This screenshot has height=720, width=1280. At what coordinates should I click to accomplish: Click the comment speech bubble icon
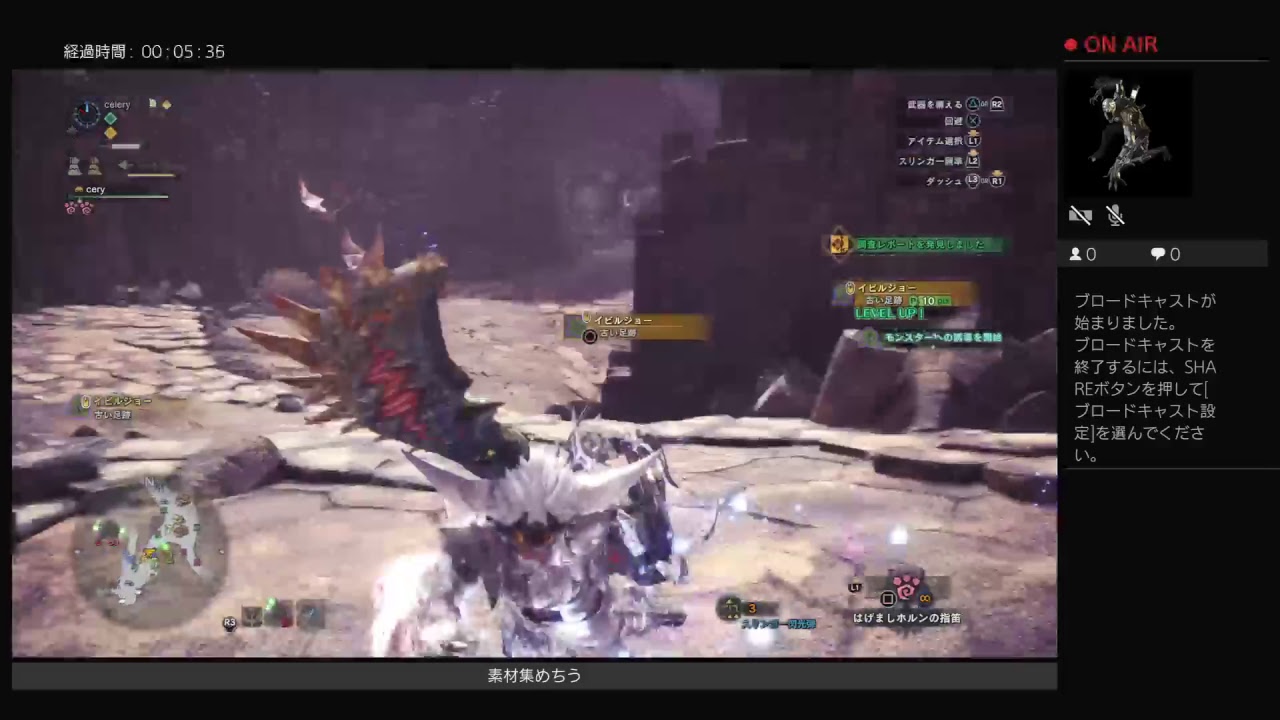(x=1157, y=254)
